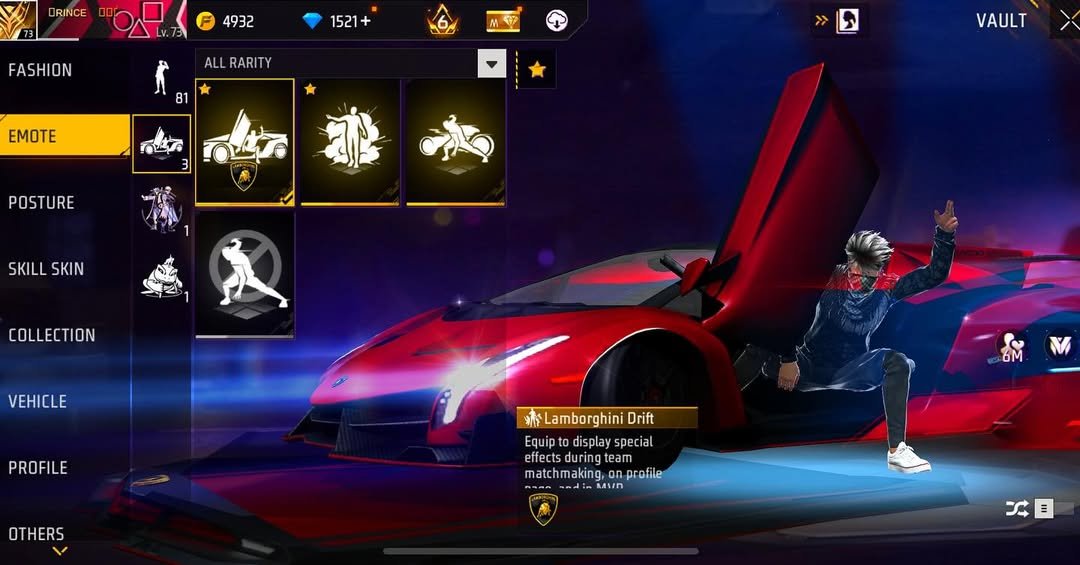Pick the crossed-out lunging figure emote tile
This screenshot has width=1080, height=565.
[245, 273]
